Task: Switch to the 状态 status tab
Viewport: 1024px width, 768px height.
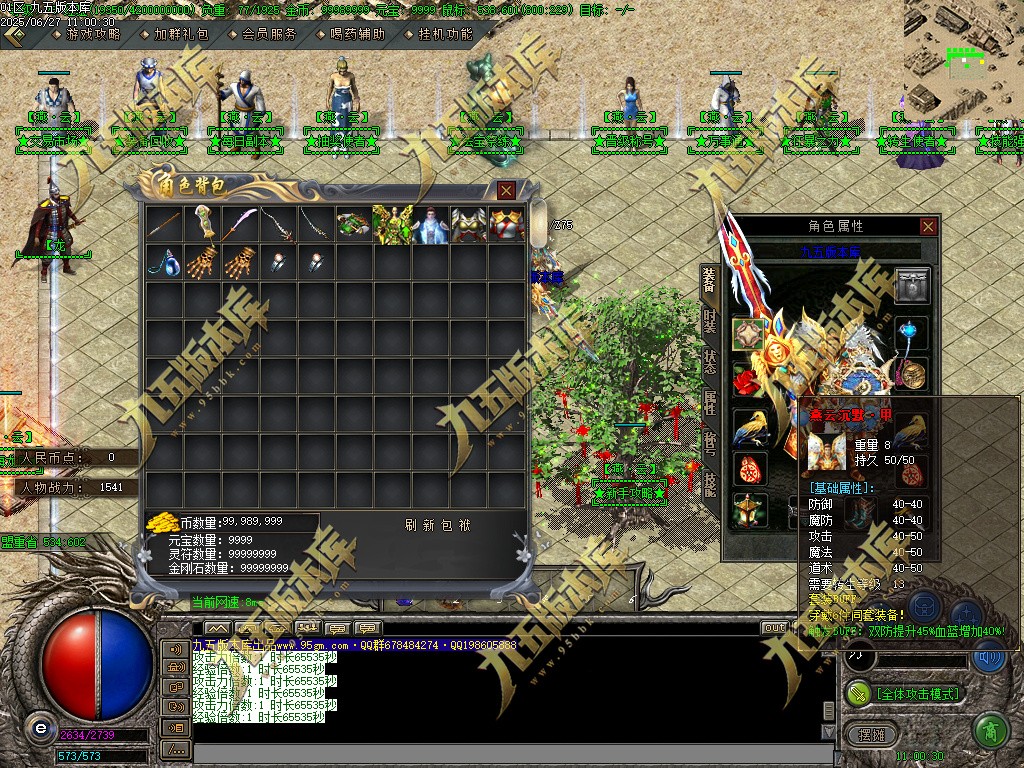Action: pos(709,363)
